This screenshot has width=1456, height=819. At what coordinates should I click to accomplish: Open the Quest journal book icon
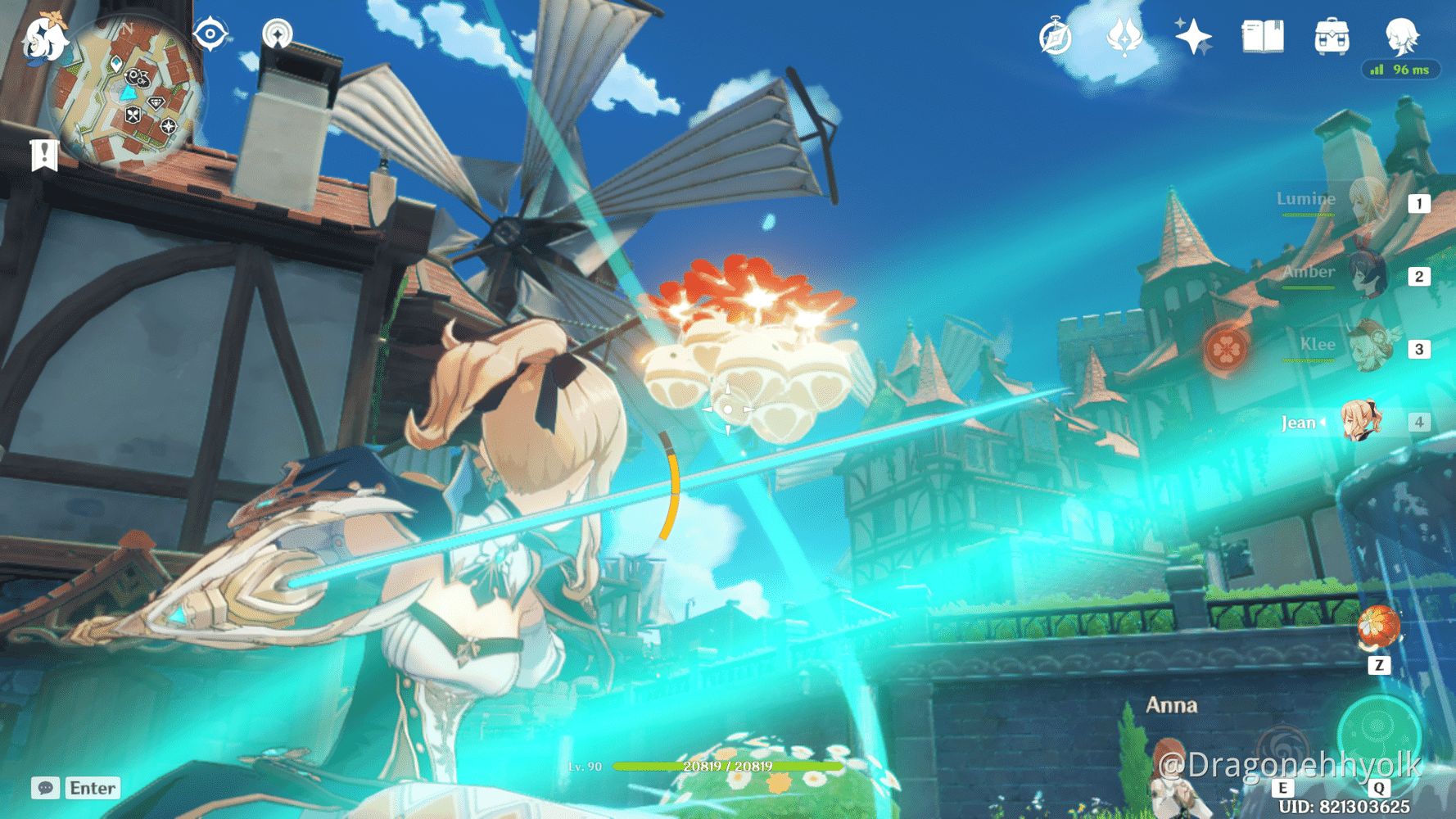pos(1262,37)
